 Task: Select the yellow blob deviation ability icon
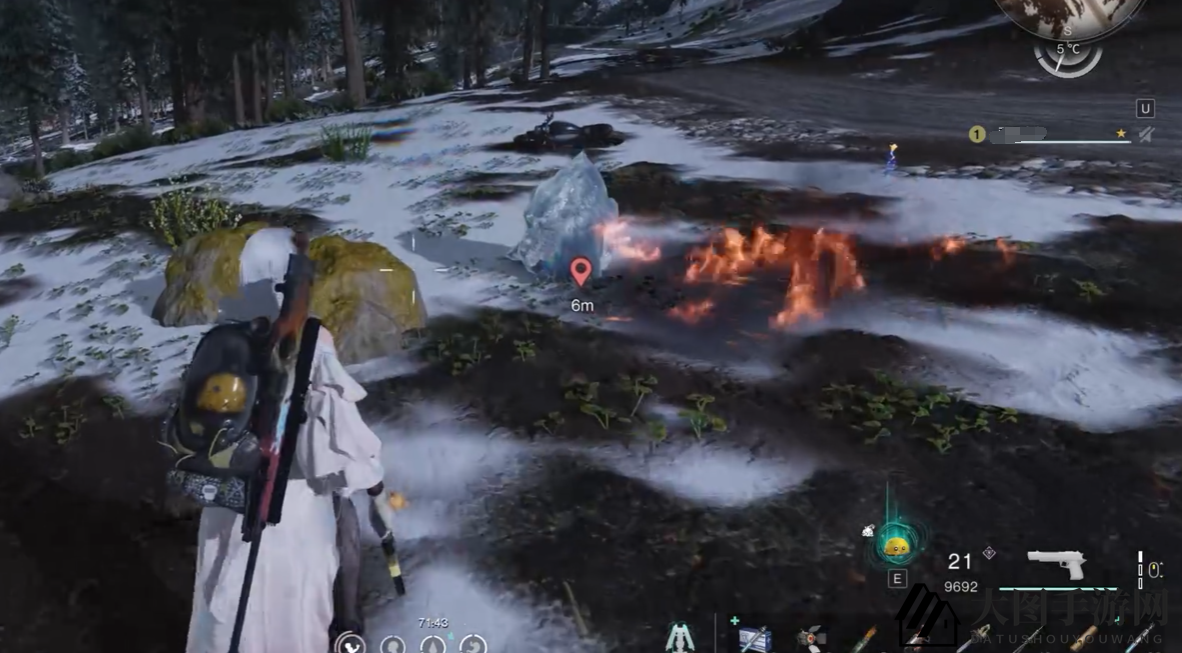click(895, 545)
